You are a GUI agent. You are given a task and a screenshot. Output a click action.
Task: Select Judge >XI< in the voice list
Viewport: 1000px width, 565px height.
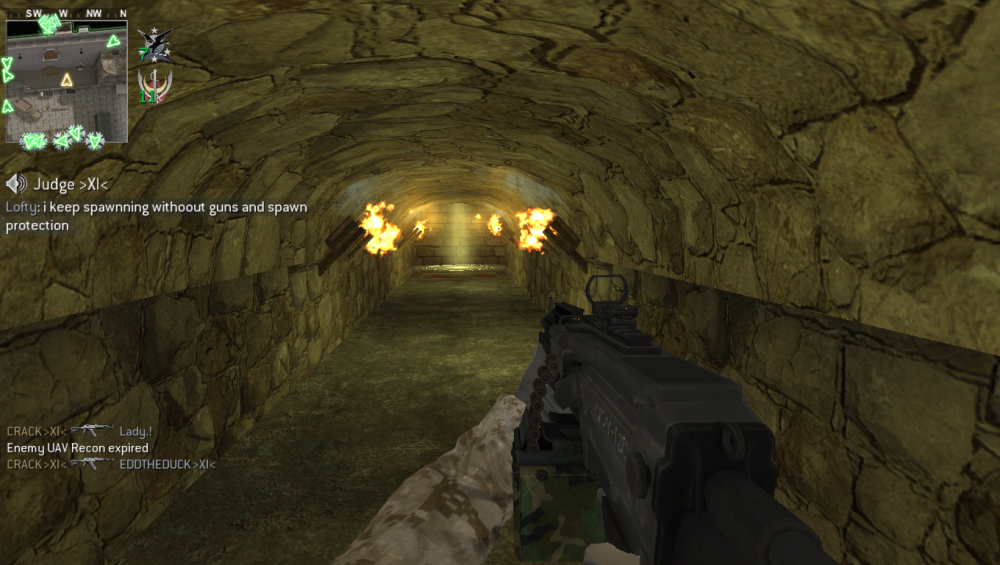71,184
